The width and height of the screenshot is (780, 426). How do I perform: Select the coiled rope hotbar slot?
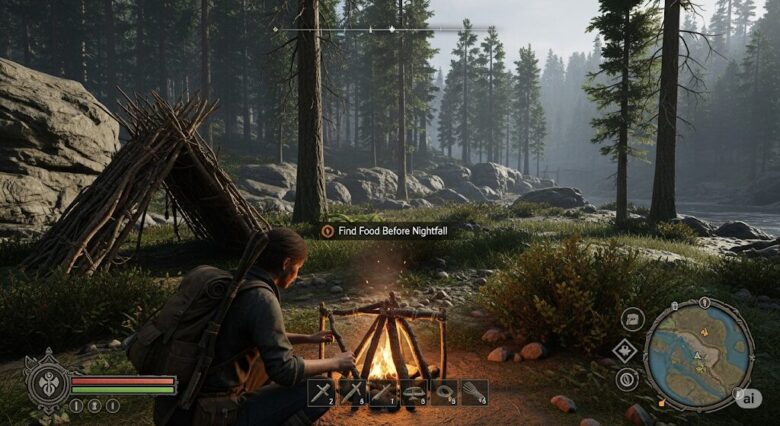tap(443, 393)
